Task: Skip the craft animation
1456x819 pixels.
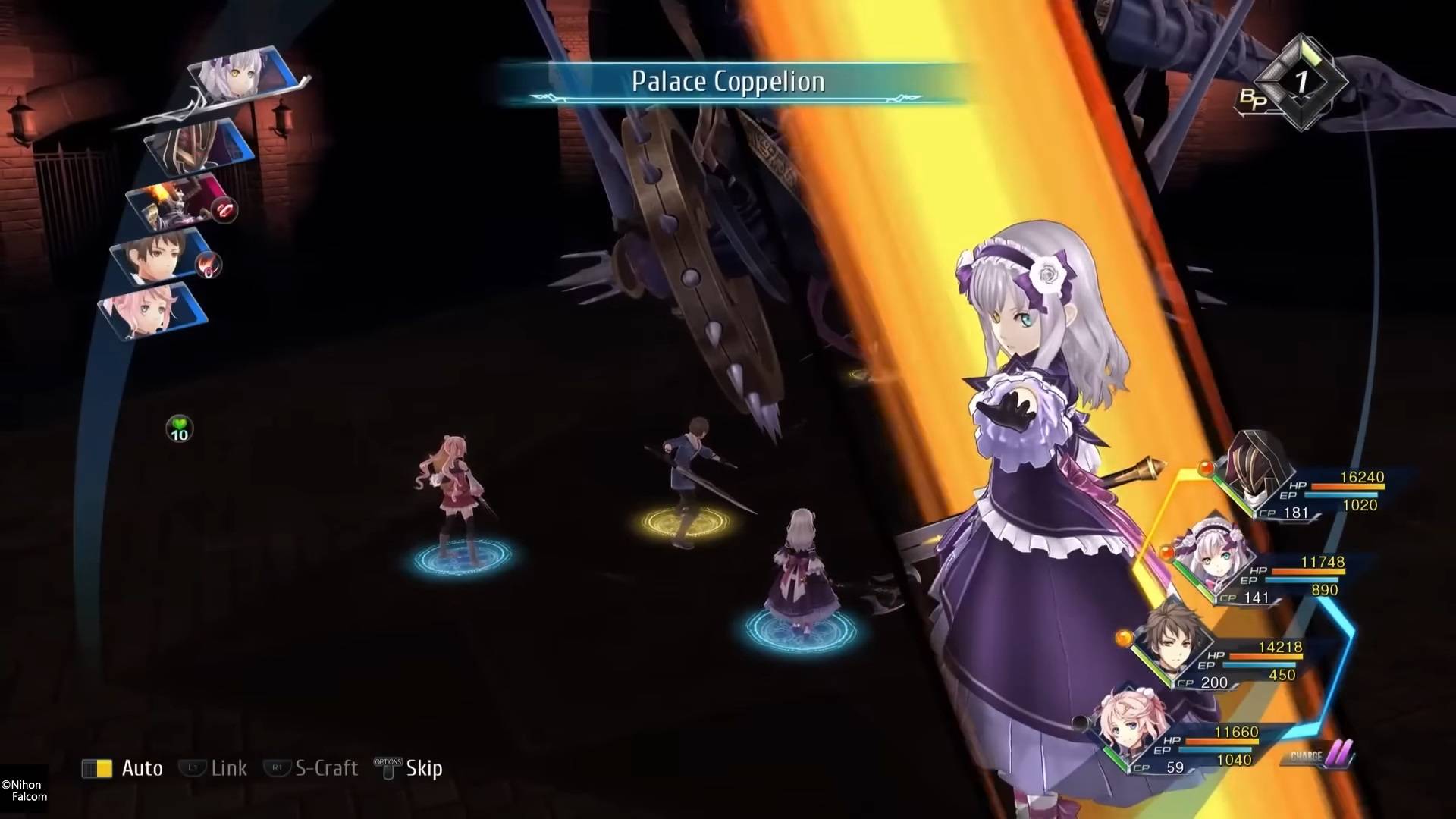Action: click(409, 768)
